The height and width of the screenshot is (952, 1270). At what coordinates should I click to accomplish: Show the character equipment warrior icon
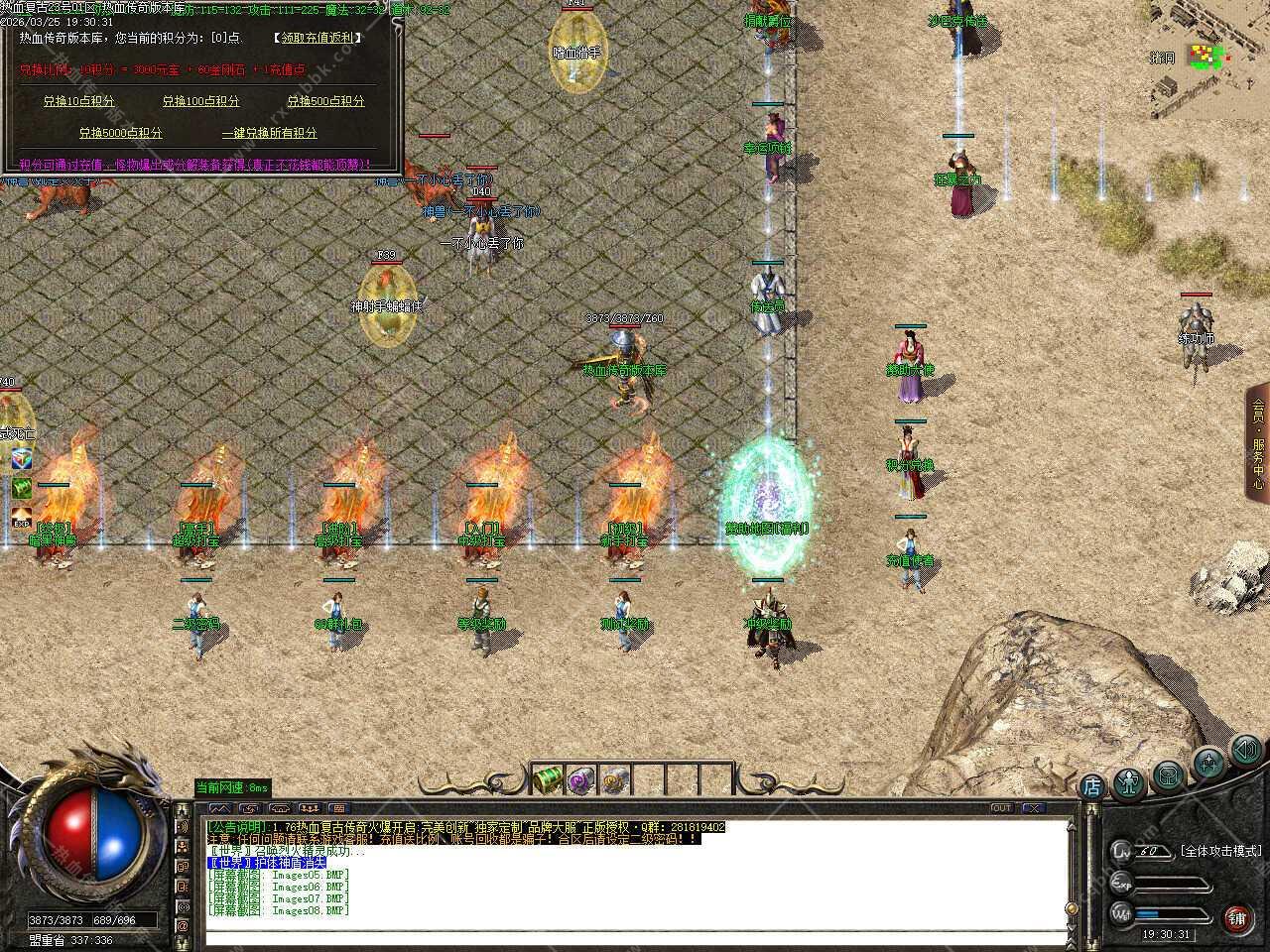[1129, 783]
